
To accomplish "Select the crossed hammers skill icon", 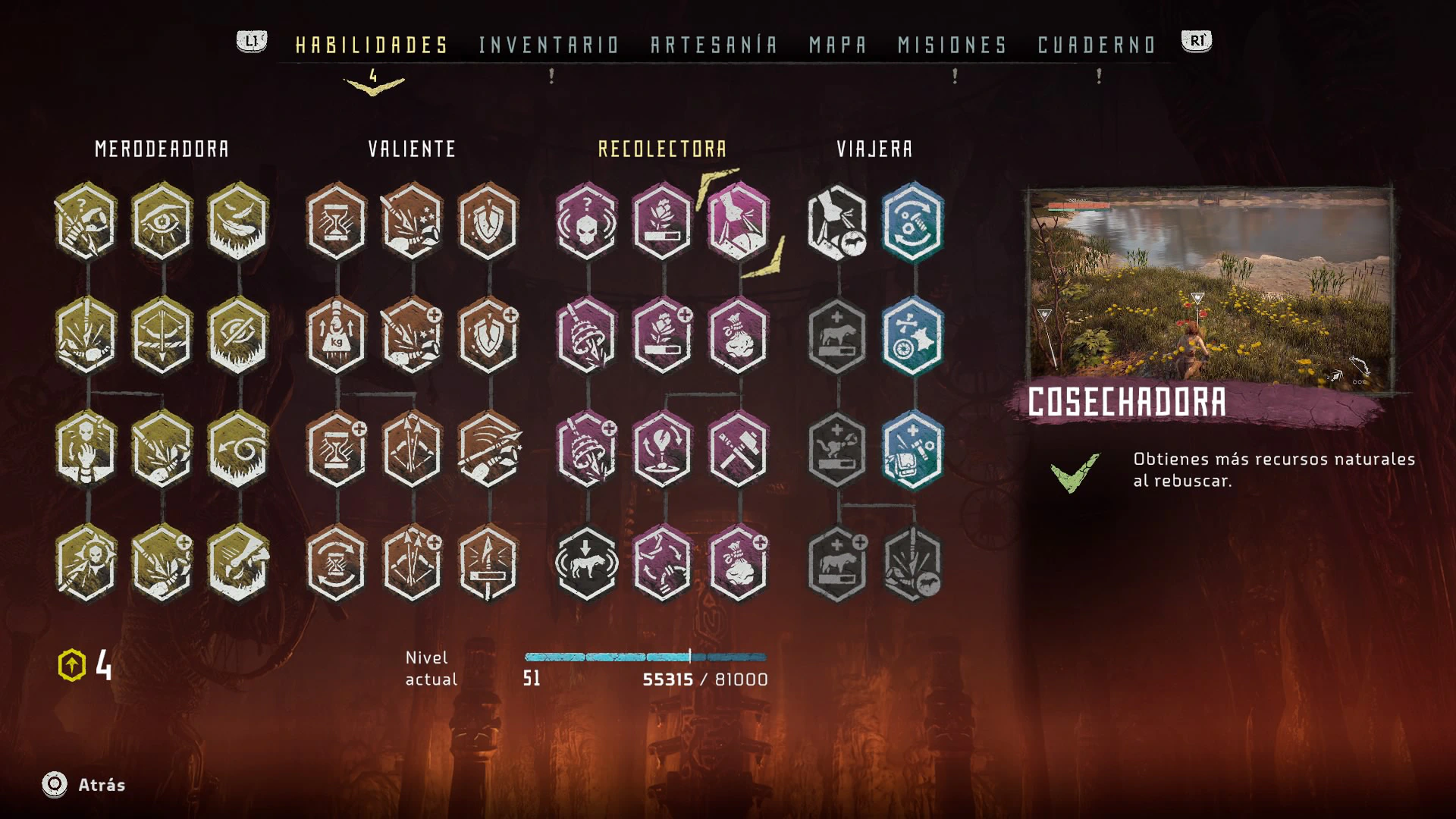I will [739, 450].
